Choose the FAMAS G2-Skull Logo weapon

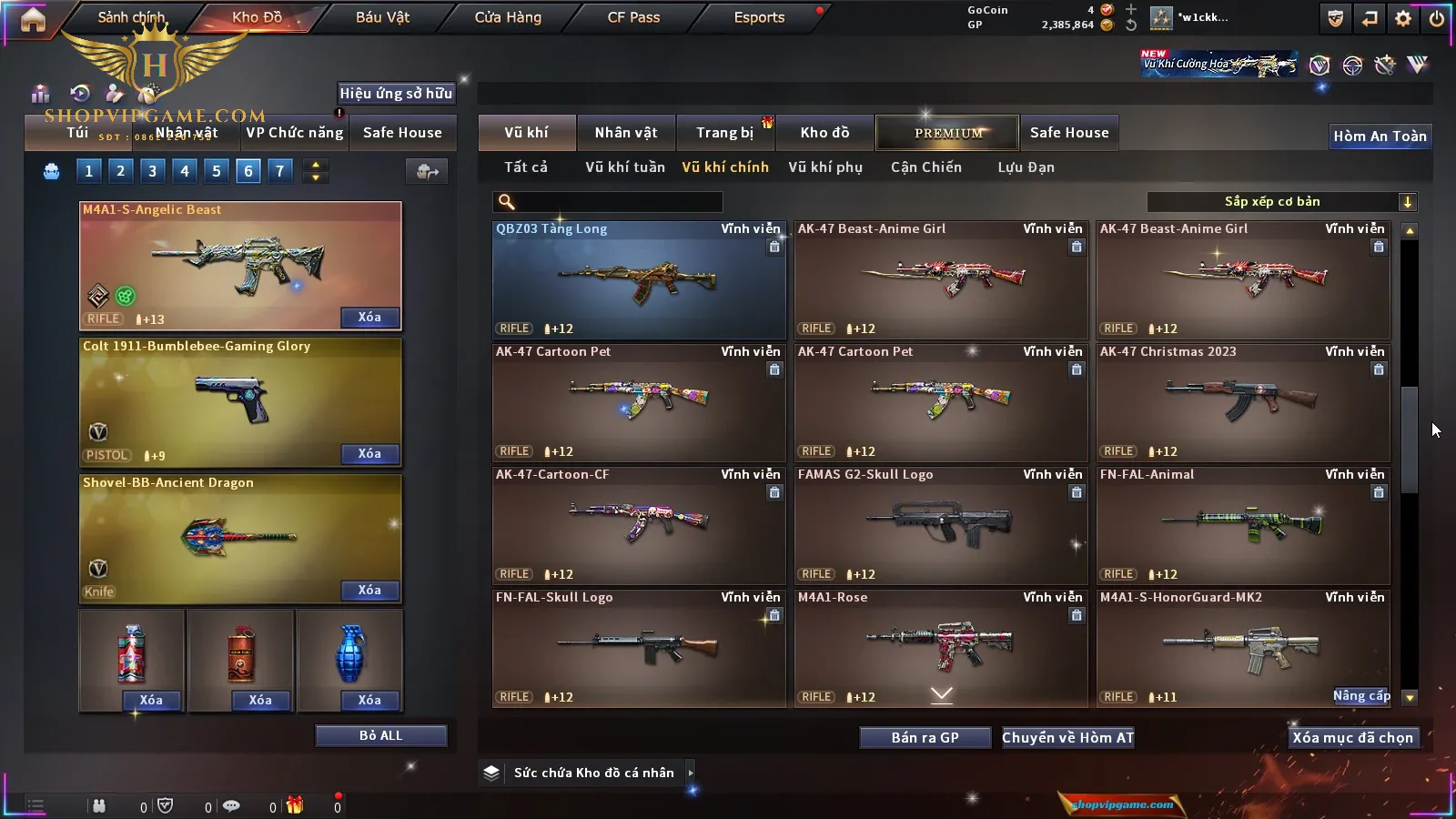(x=941, y=526)
